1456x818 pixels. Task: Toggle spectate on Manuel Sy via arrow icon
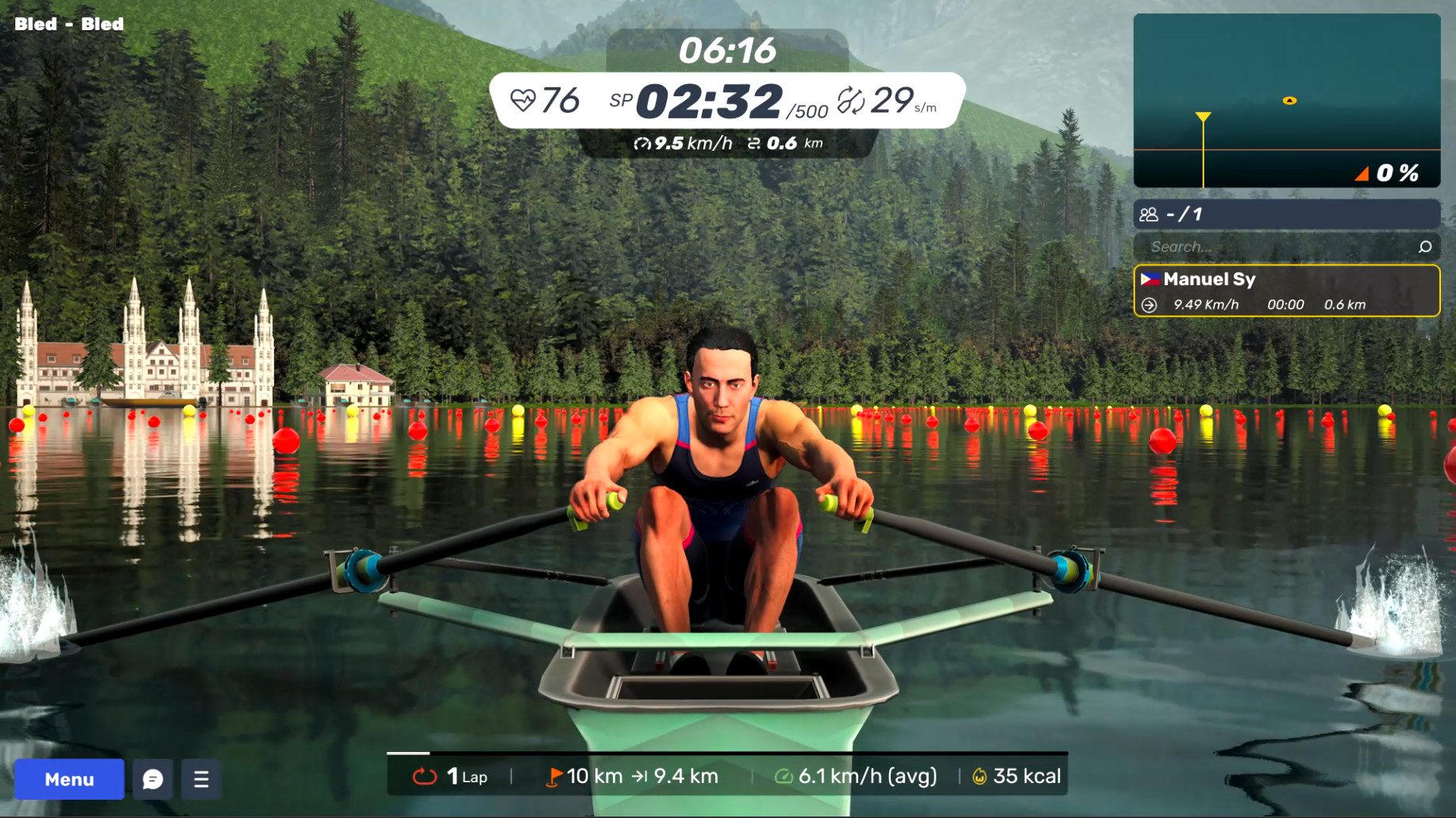pyautogui.click(x=1150, y=303)
